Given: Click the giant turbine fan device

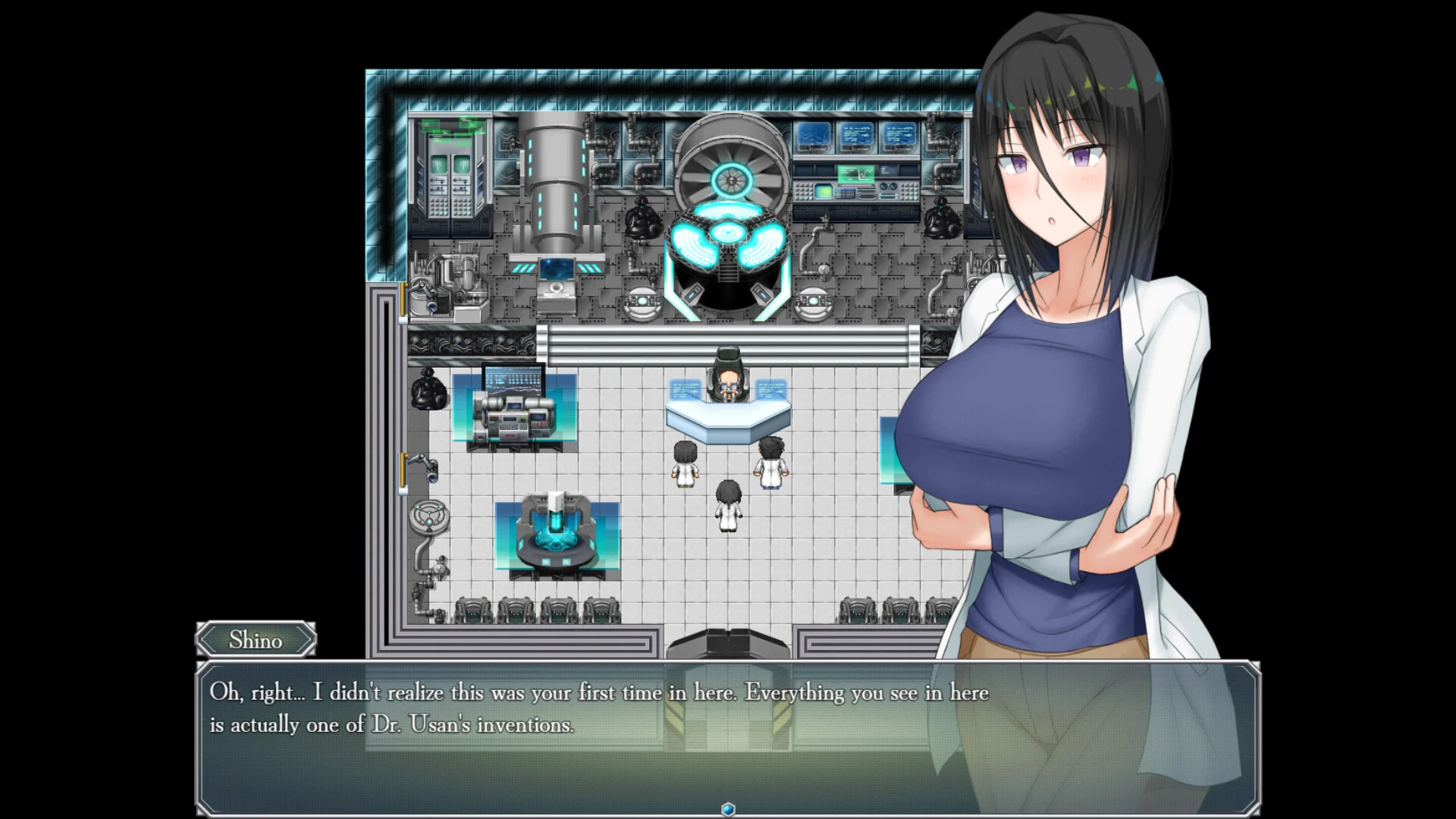Looking at the screenshot, I should [x=730, y=178].
